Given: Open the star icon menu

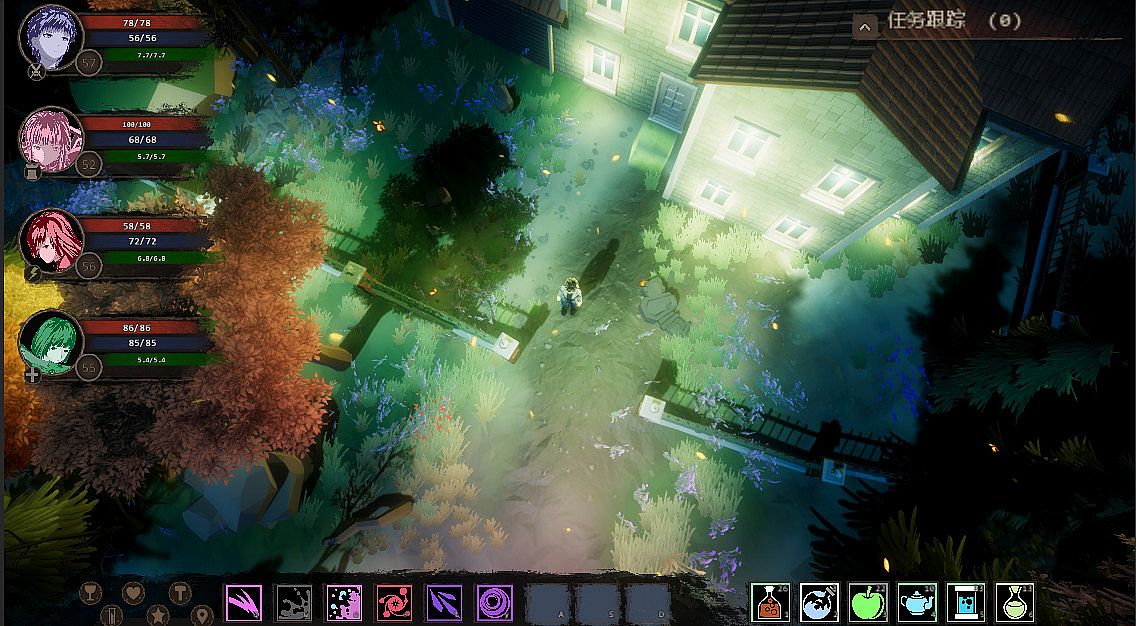Looking at the screenshot, I should [x=158, y=614].
